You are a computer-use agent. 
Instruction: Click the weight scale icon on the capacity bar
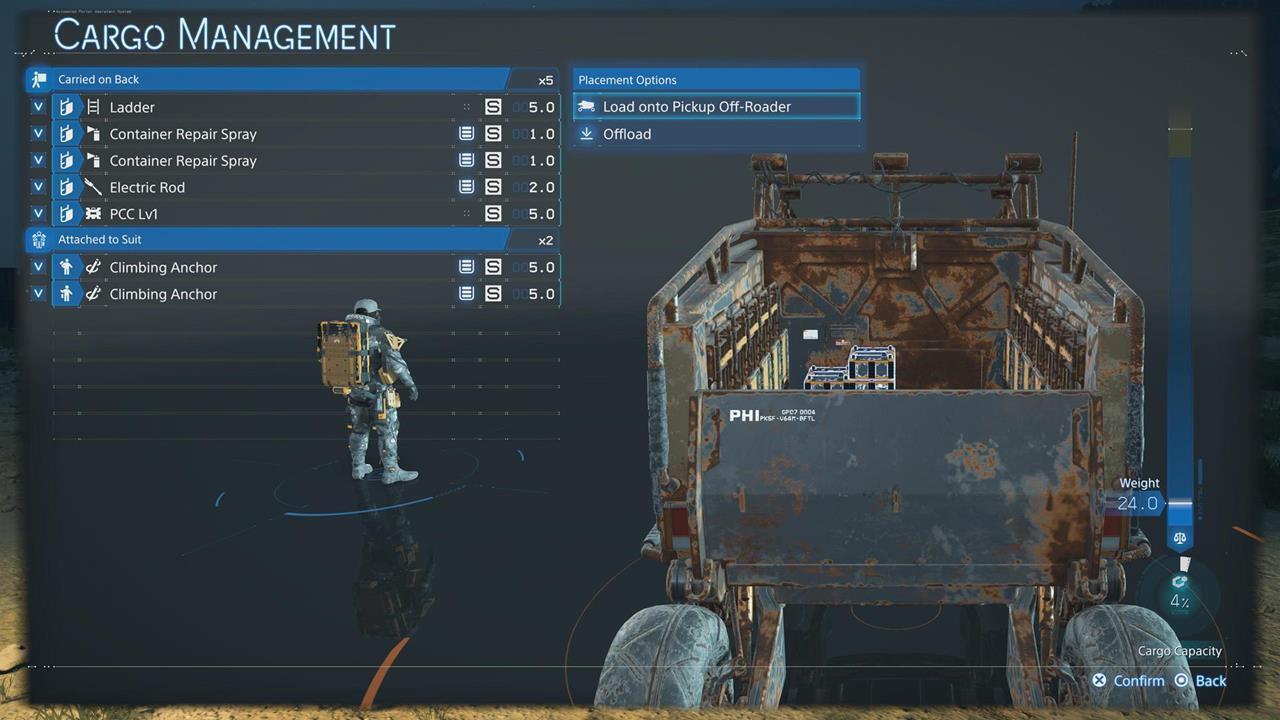[x=1179, y=537]
